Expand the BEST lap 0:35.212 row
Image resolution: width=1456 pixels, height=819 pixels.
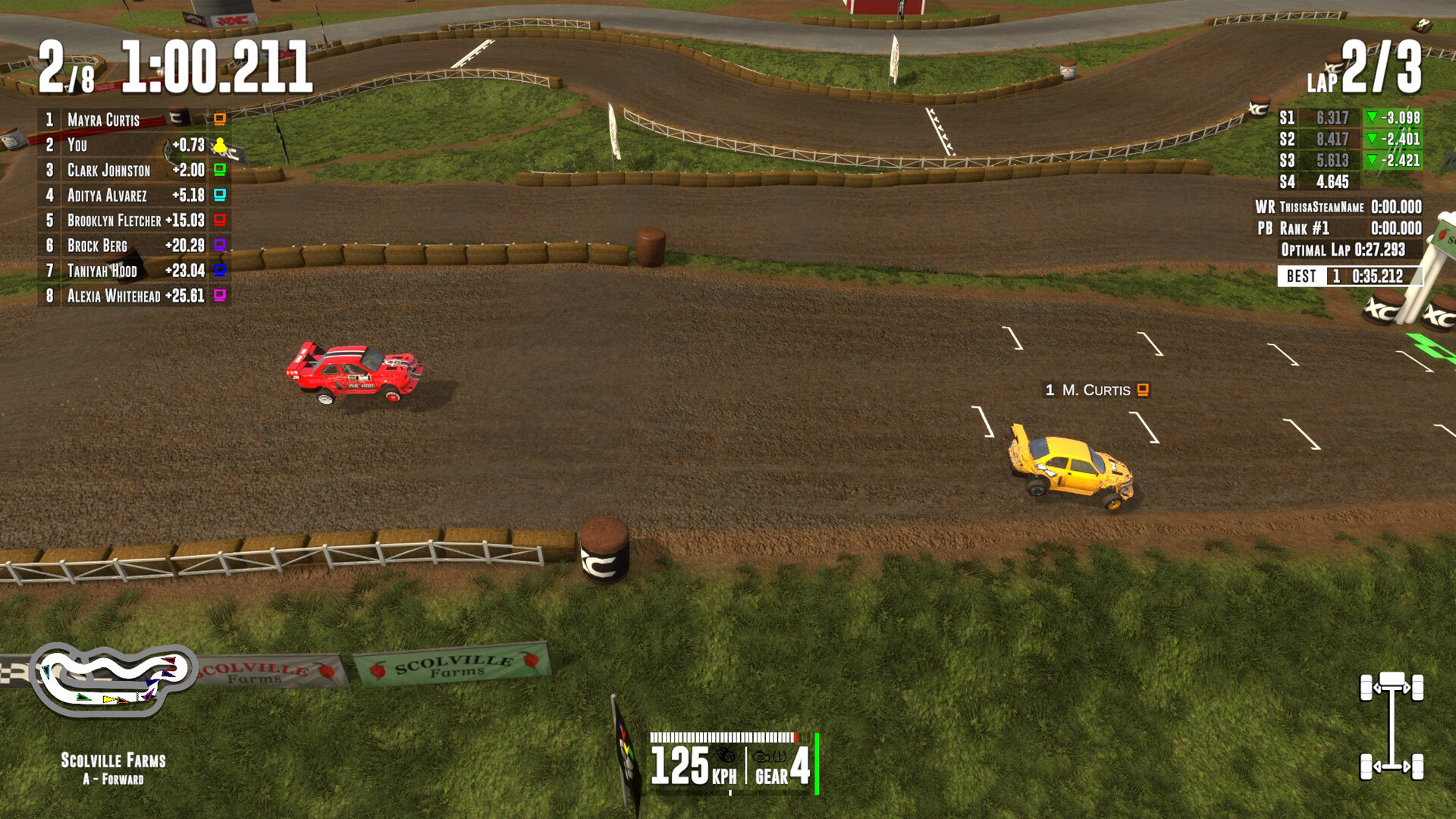1346,276
